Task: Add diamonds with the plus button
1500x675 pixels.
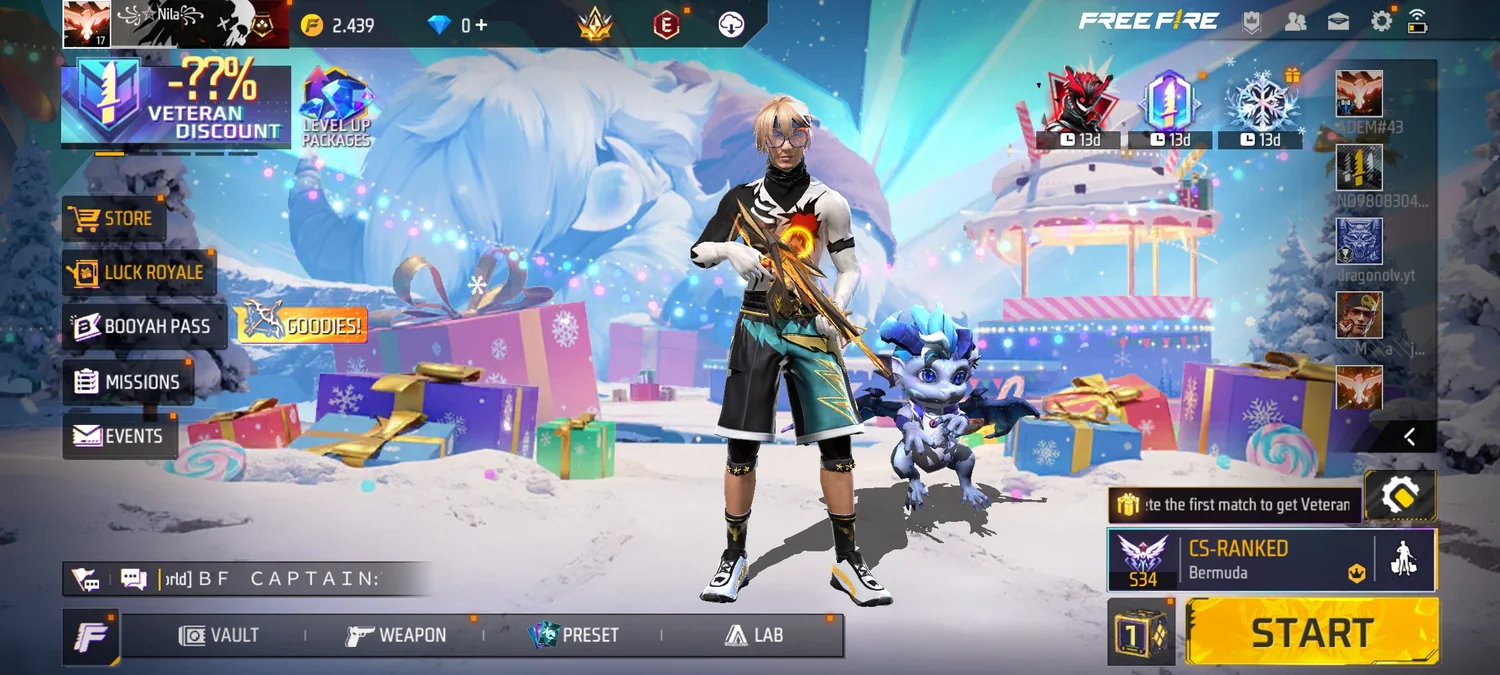Action: click(481, 25)
